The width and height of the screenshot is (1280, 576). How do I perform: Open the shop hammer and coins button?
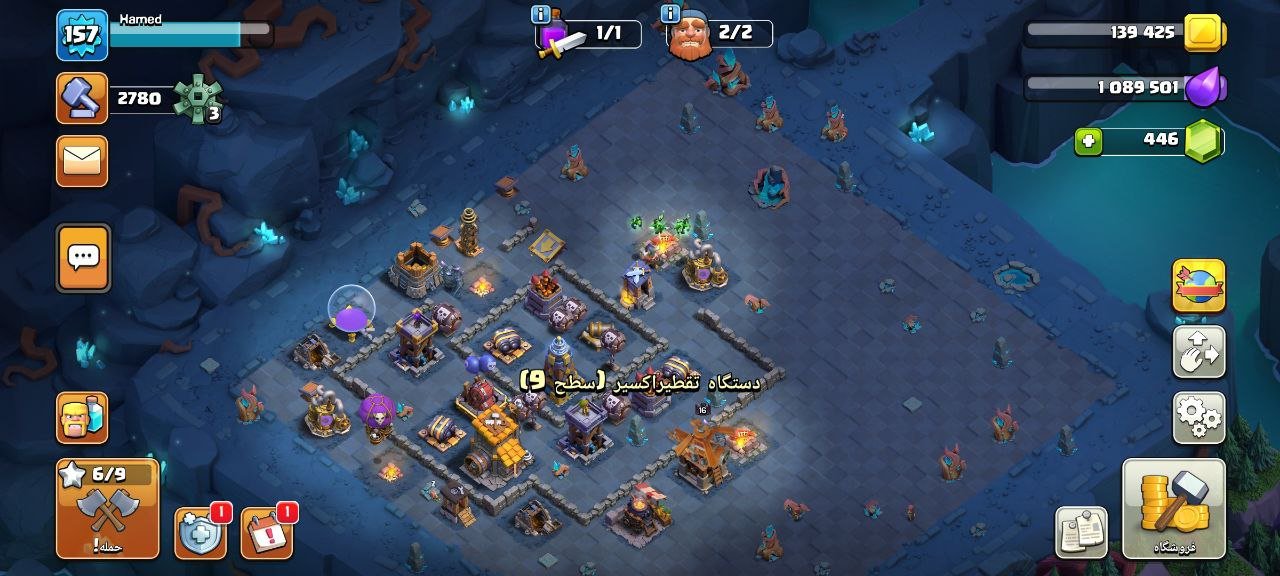click(1173, 508)
